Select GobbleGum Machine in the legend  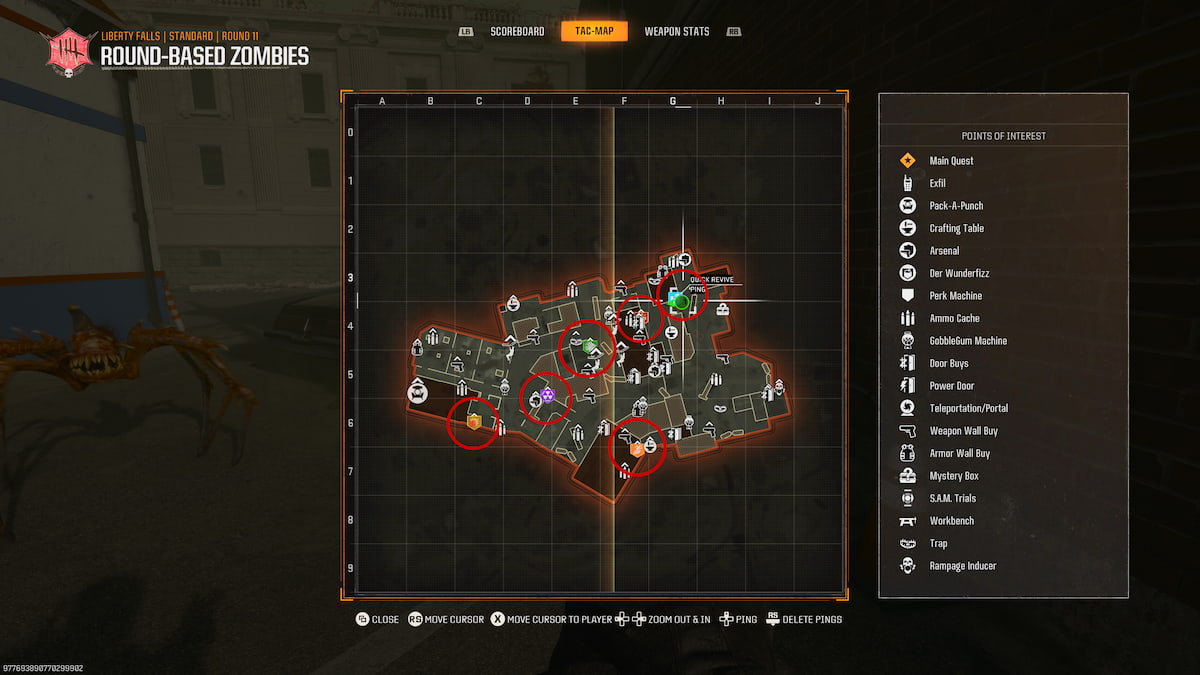click(967, 341)
